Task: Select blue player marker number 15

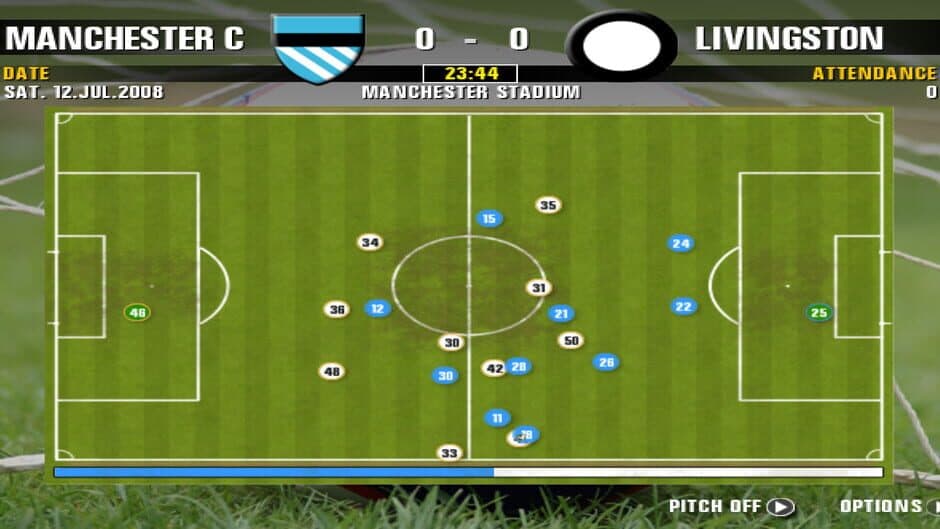Action: pos(489,219)
